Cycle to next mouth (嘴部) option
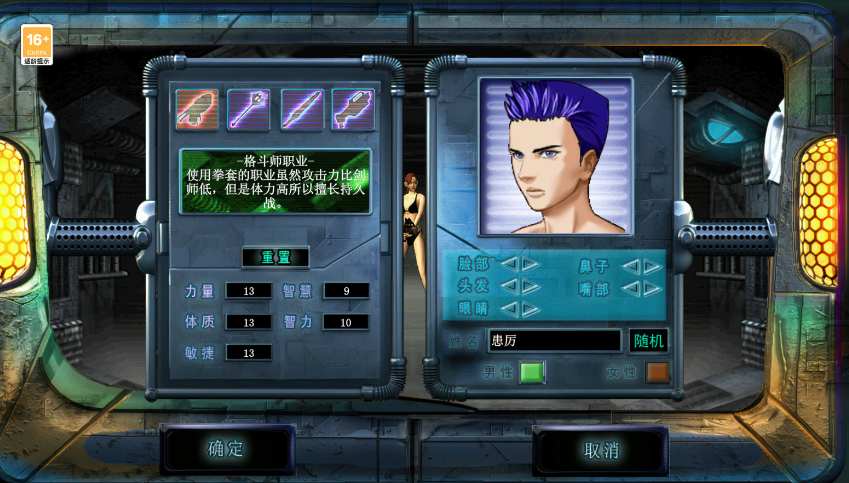Screen dimensions: 849x483 (x=652, y=288)
